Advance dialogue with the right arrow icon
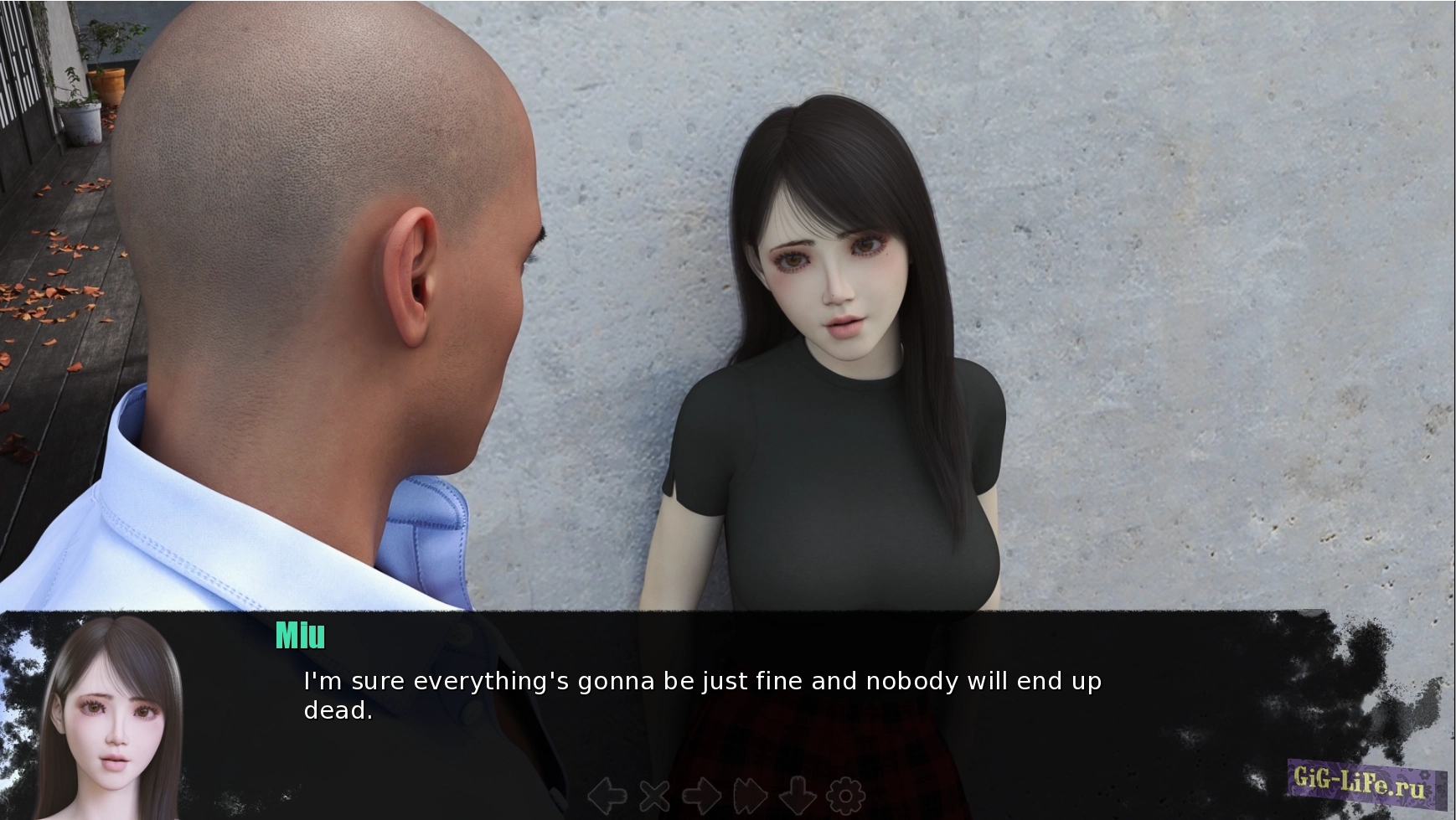This screenshot has height=820, width=1456. [x=702, y=795]
